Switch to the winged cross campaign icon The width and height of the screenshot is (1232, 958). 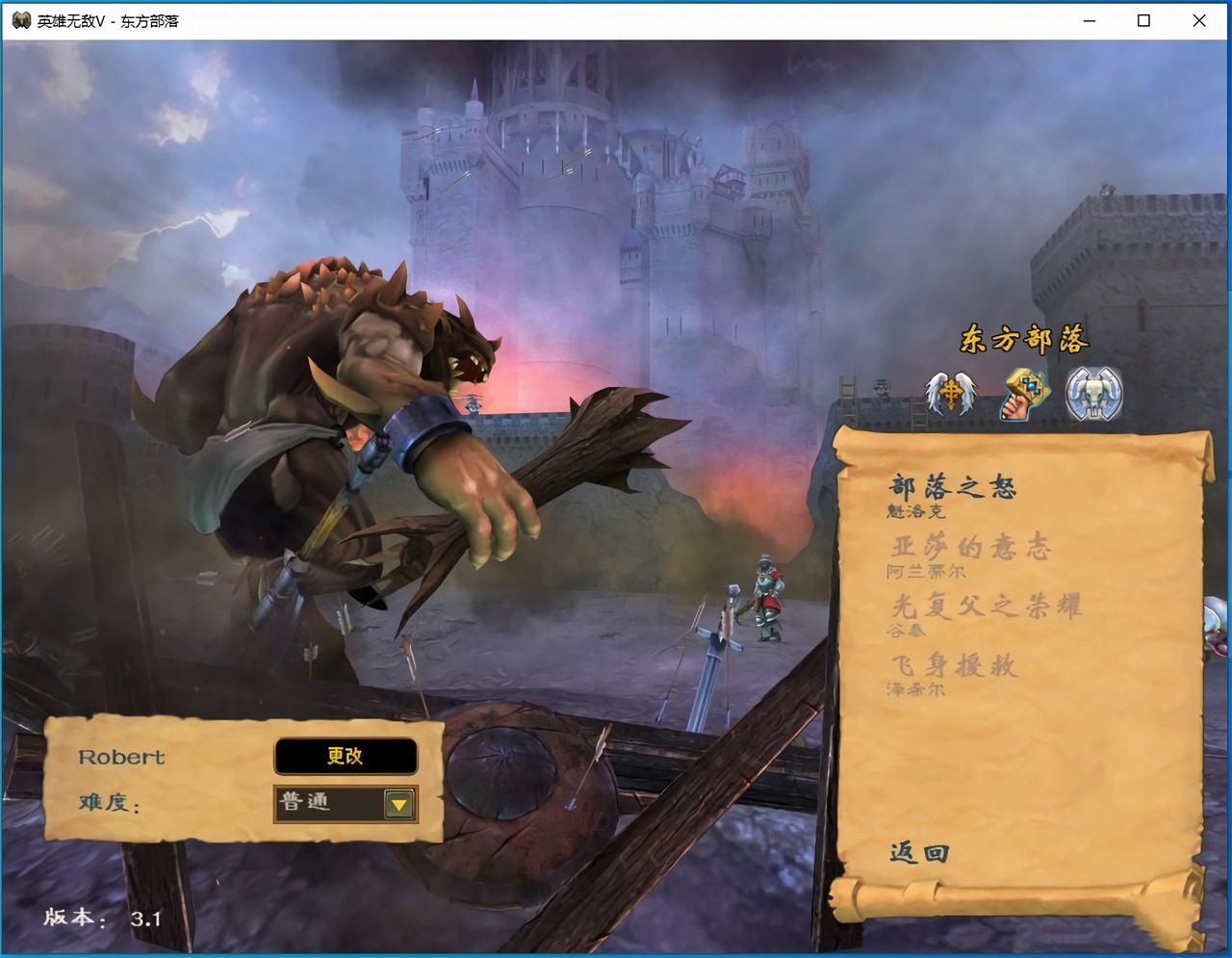tap(950, 394)
